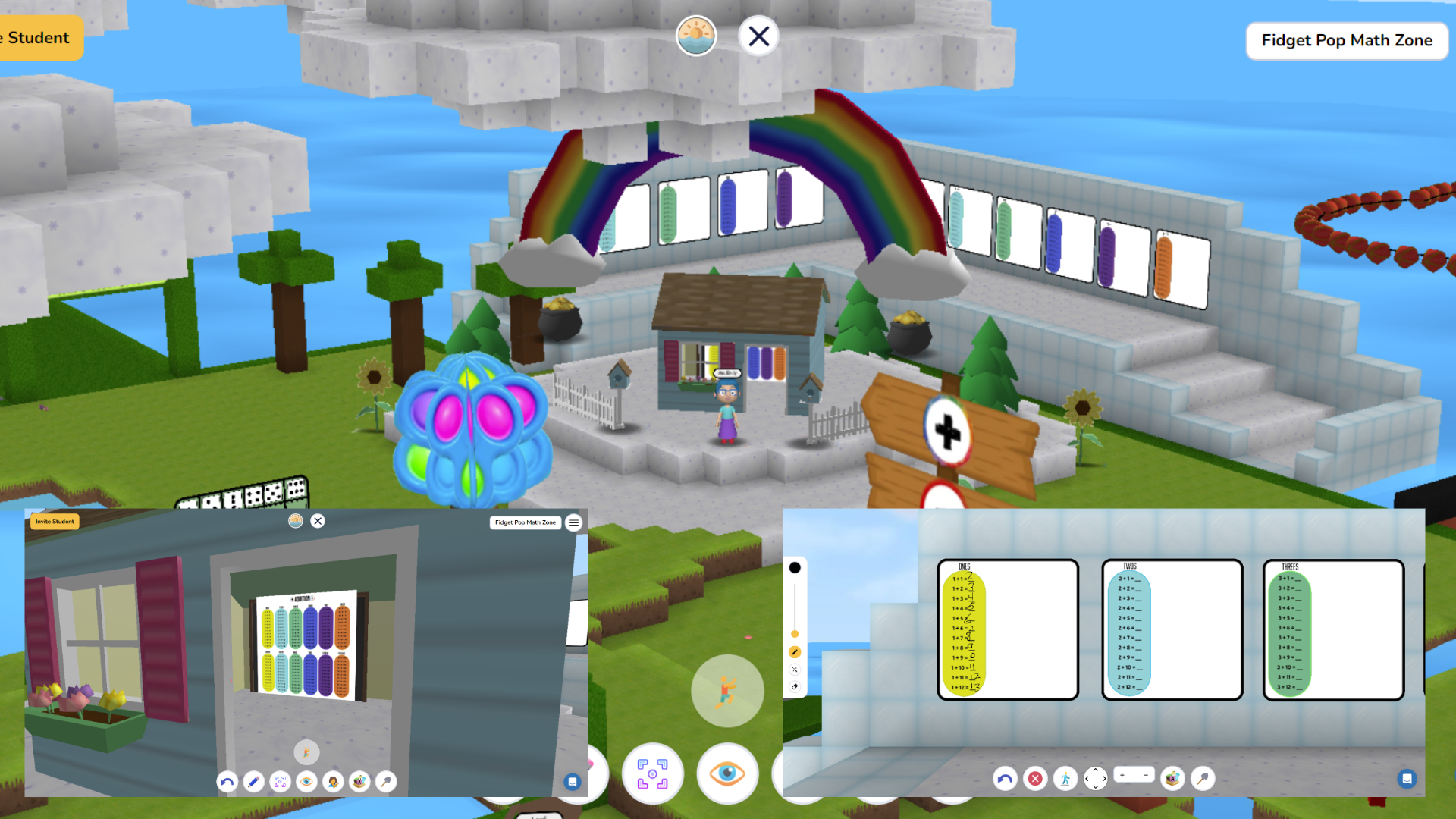This screenshot has height=819, width=1456.
Task: Click the running avatar icon at screen center
Action: tap(726, 690)
